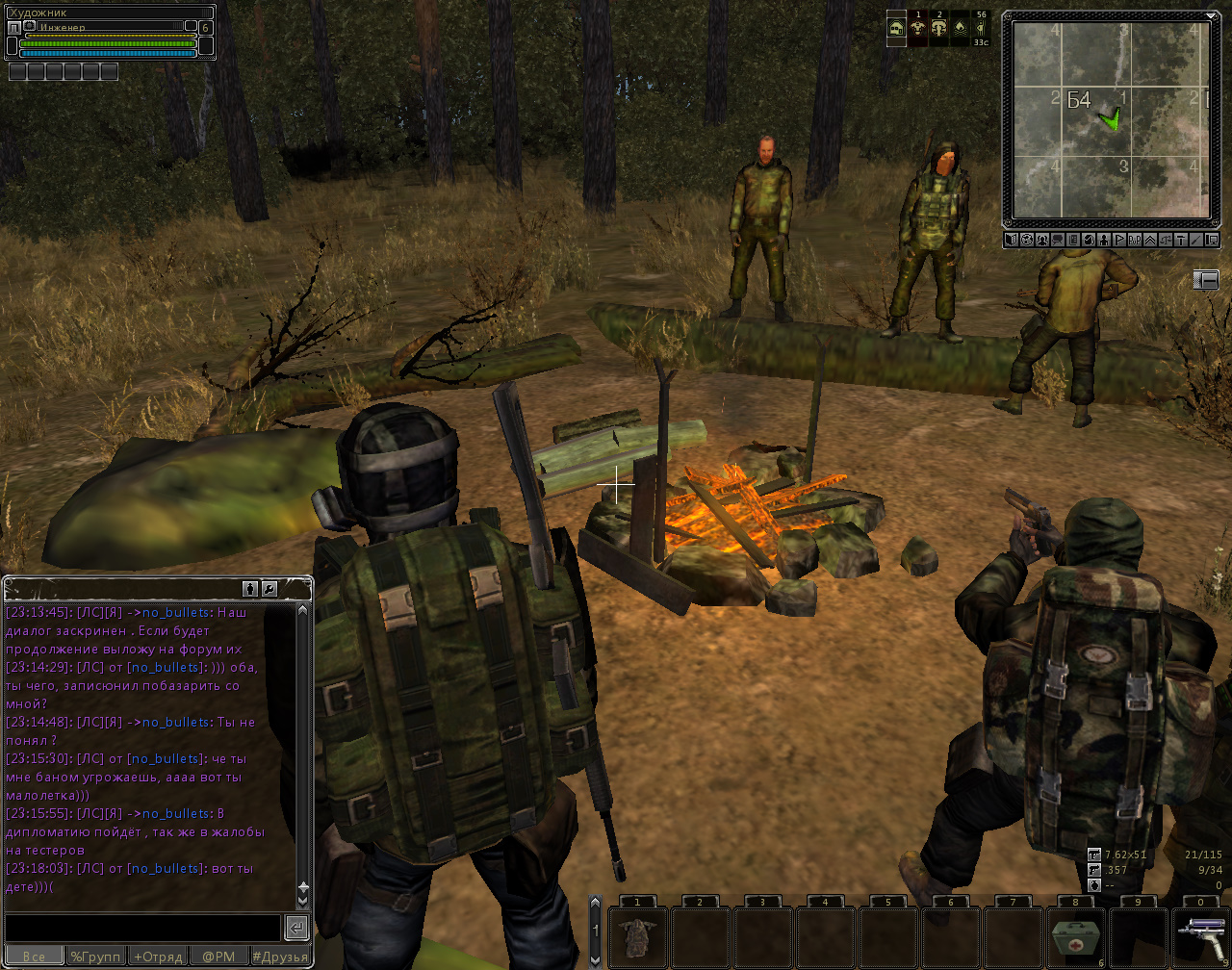Viewport: 1232px width, 970px height.
Task: Switch chat to the Все tab
Action: (x=34, y=957)
